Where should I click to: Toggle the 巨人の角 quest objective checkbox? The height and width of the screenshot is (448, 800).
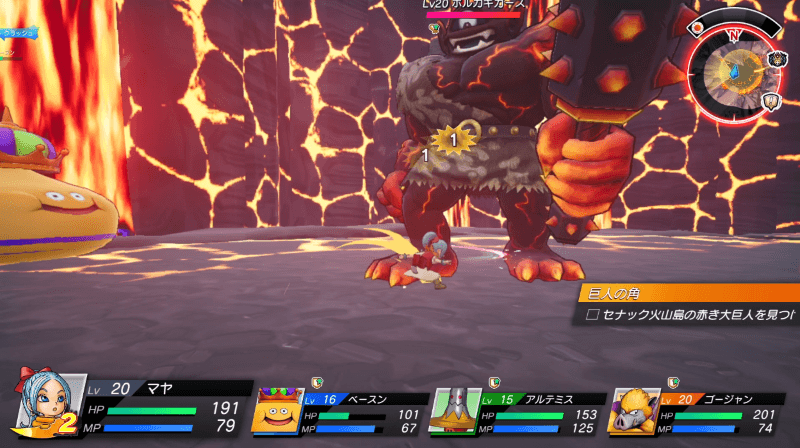click(592, 314)
